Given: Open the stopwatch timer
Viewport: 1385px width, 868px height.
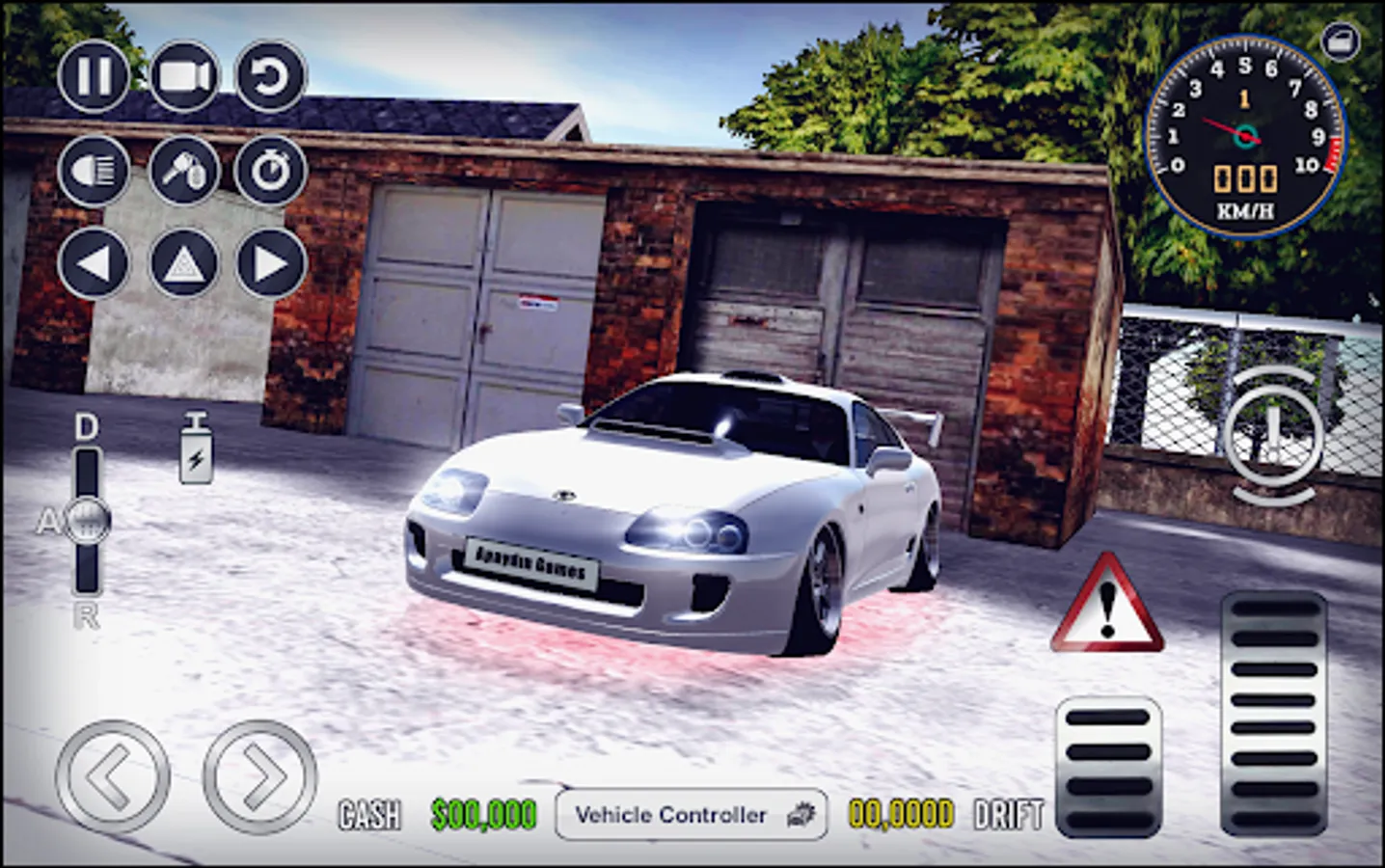Looking at the screenshot, I should pos(271,171).
